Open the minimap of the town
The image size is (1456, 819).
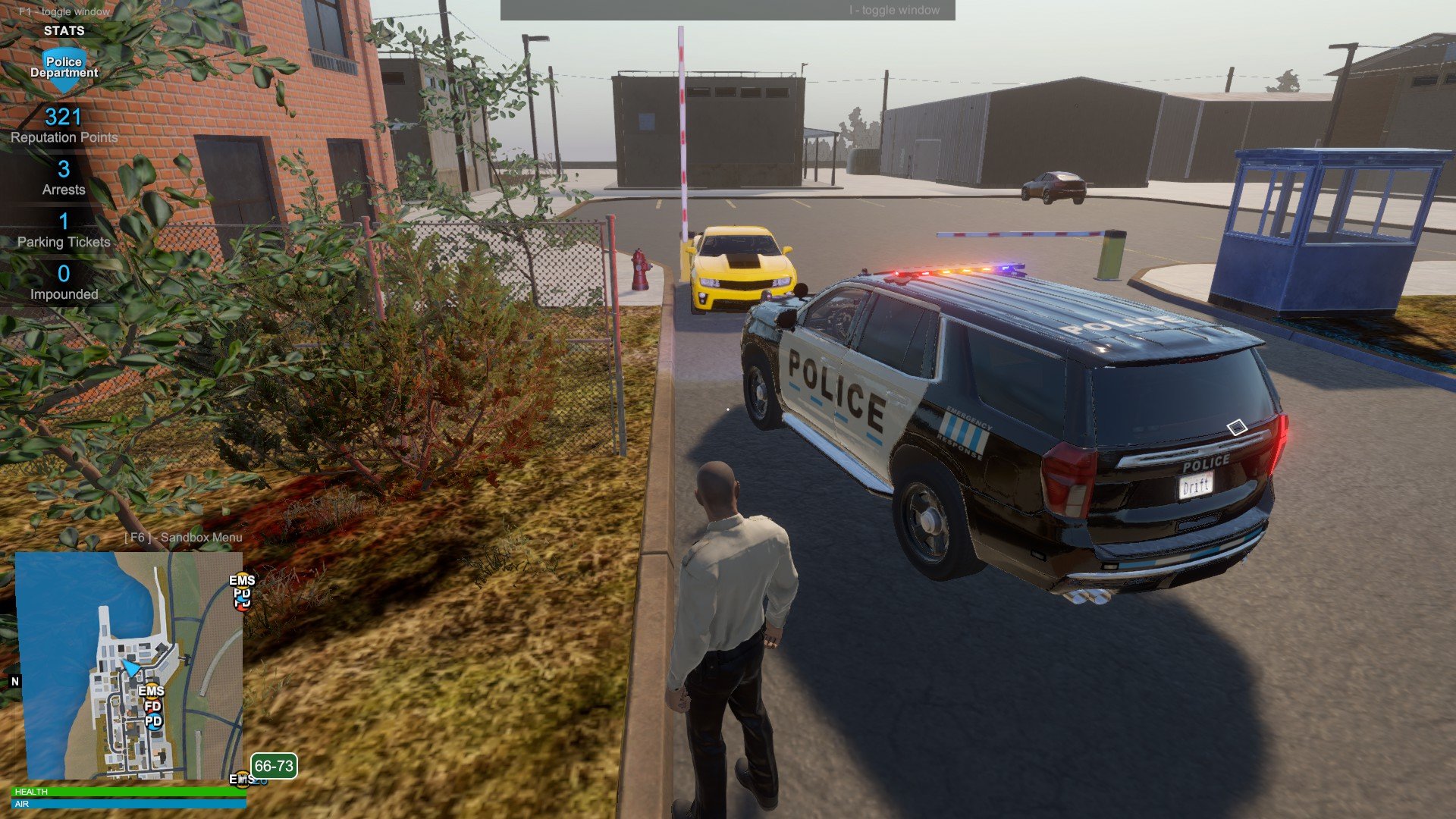(x=129, y=665)
